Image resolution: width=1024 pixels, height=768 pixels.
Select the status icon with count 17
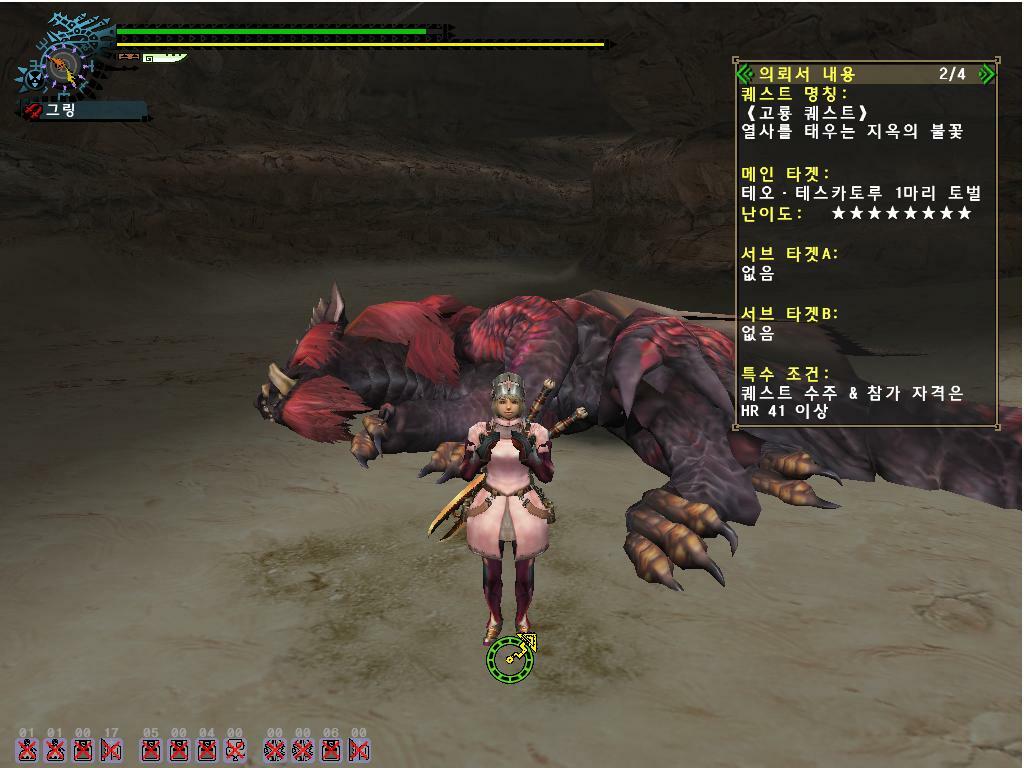[x=111, y=749]
